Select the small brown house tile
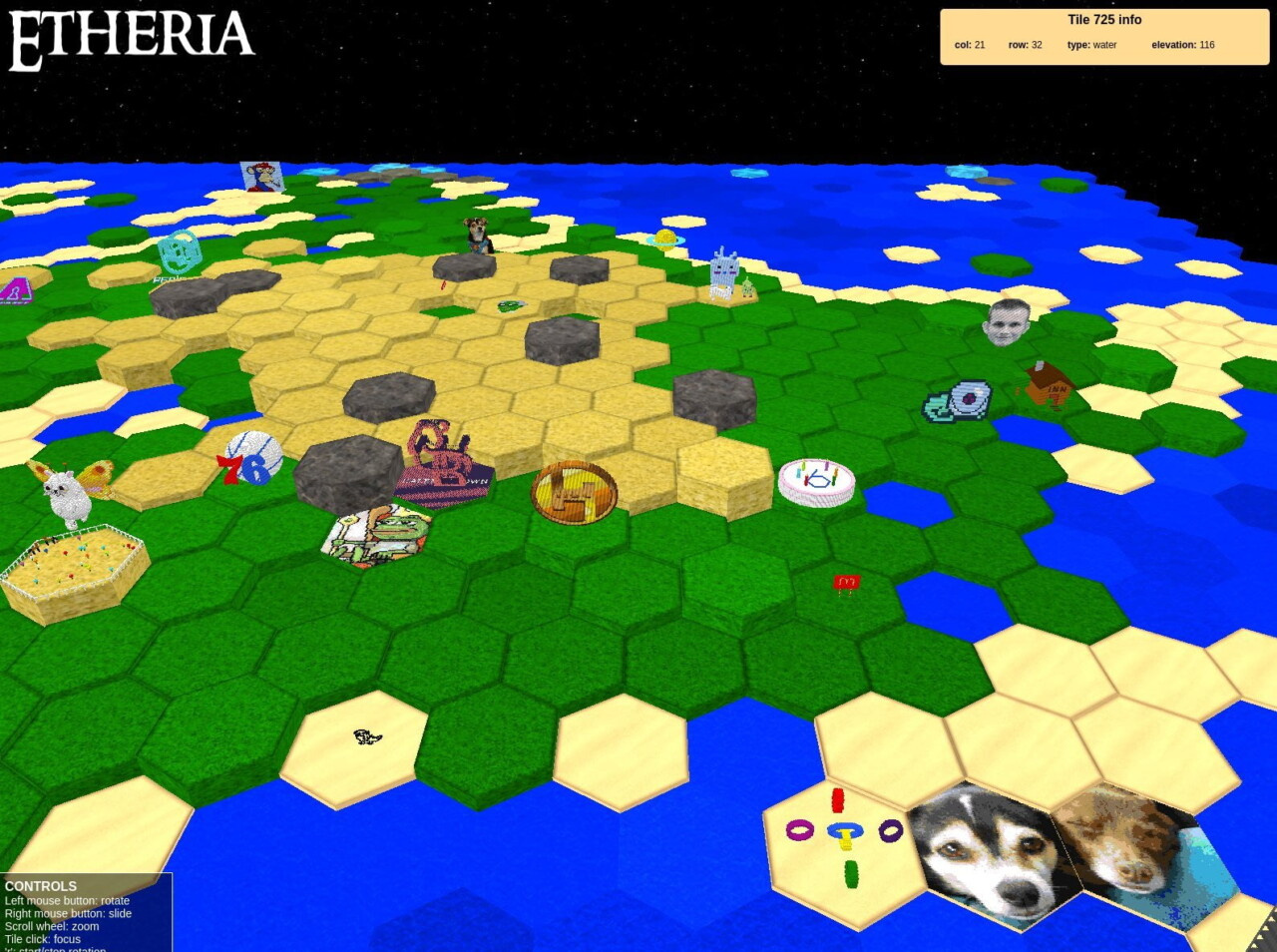The width and height of the screenshot is (1277, 952). pyautogui.click(x=1048, y=385)
